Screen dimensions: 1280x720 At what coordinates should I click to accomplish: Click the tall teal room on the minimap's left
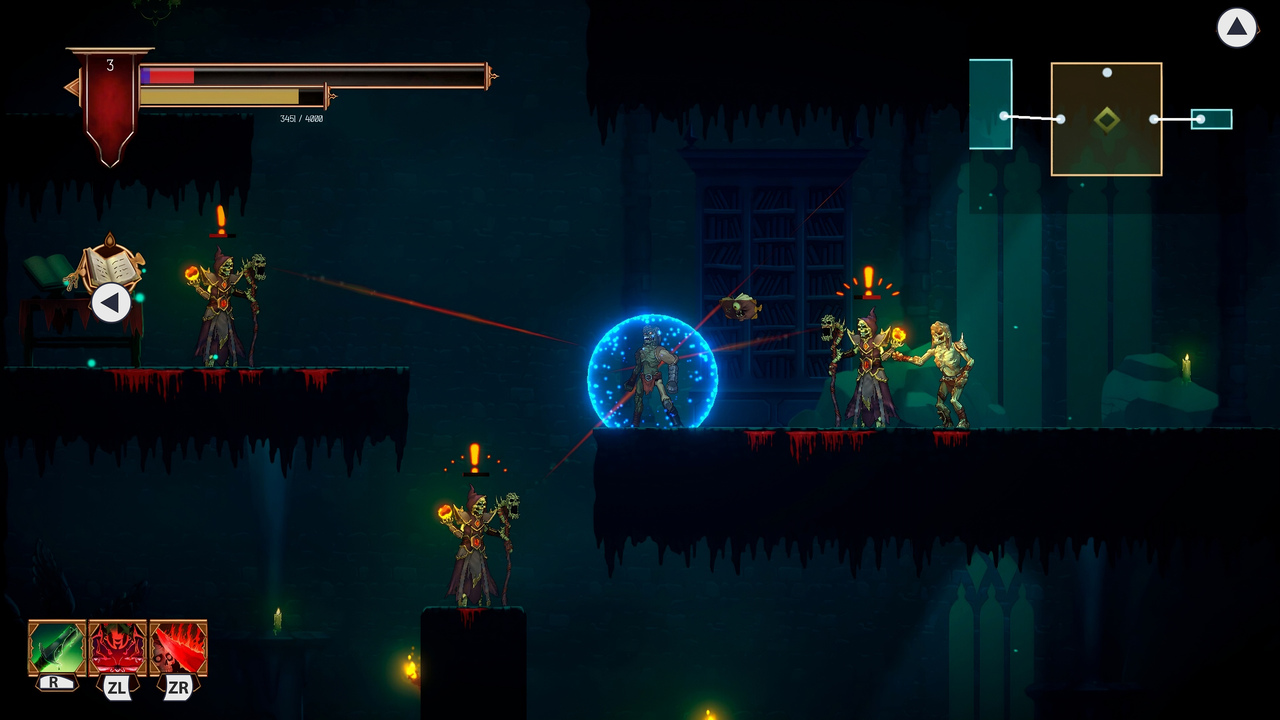point(991,105)
